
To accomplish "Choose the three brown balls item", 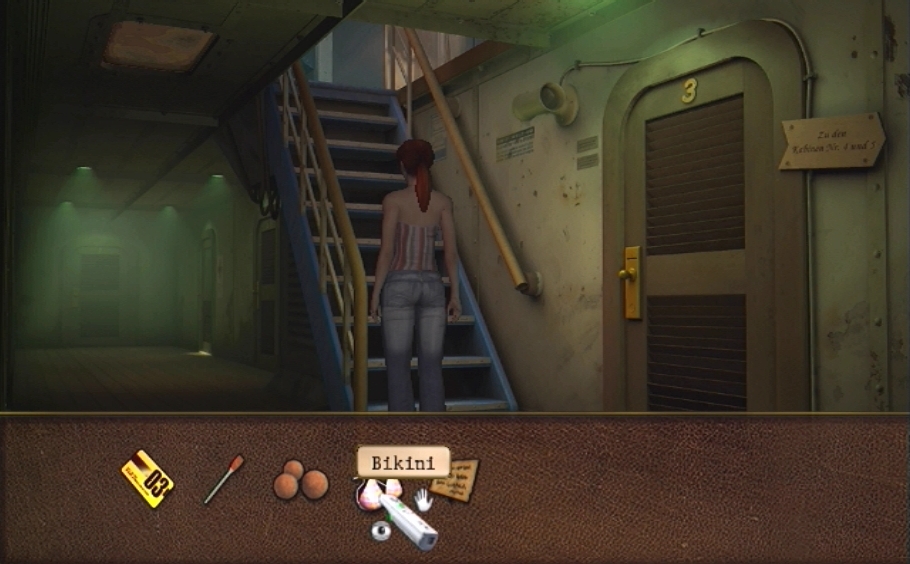I will (300, 482).
